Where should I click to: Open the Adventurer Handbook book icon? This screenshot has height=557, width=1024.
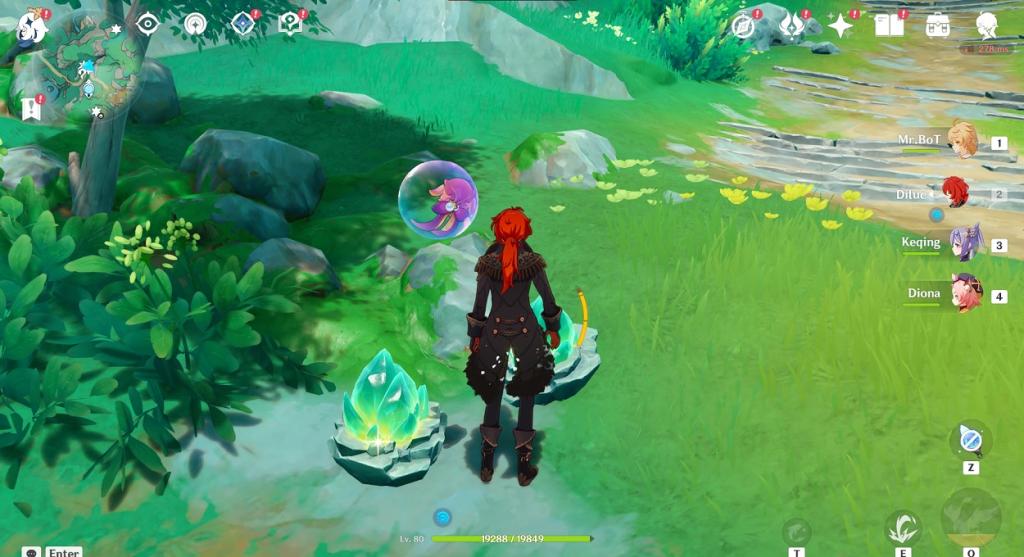coord(889,26)
